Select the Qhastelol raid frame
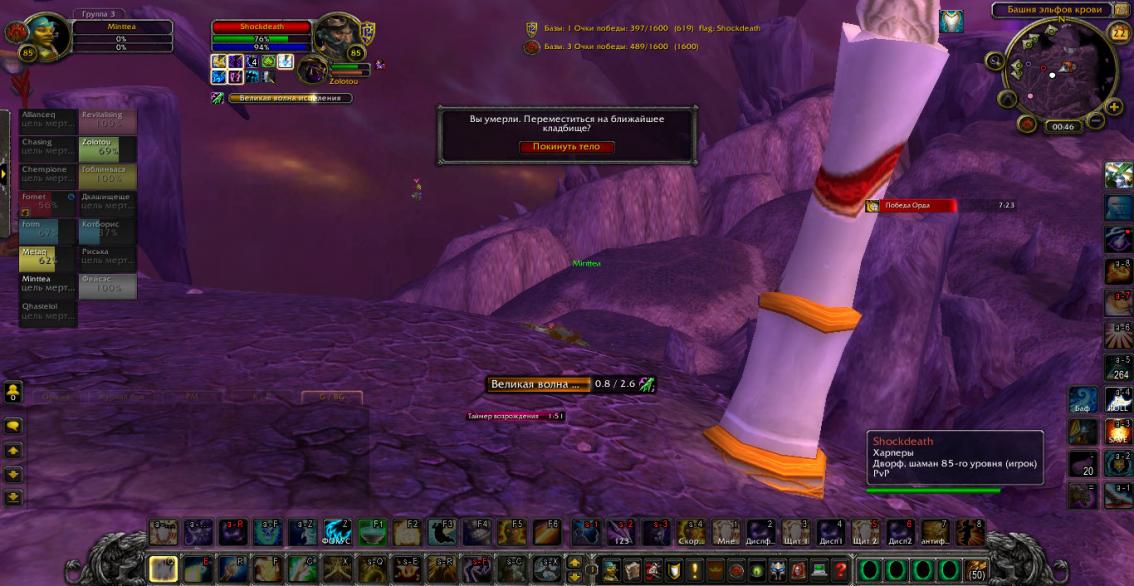Screen dimensions: 1134x586 (48, 313)
